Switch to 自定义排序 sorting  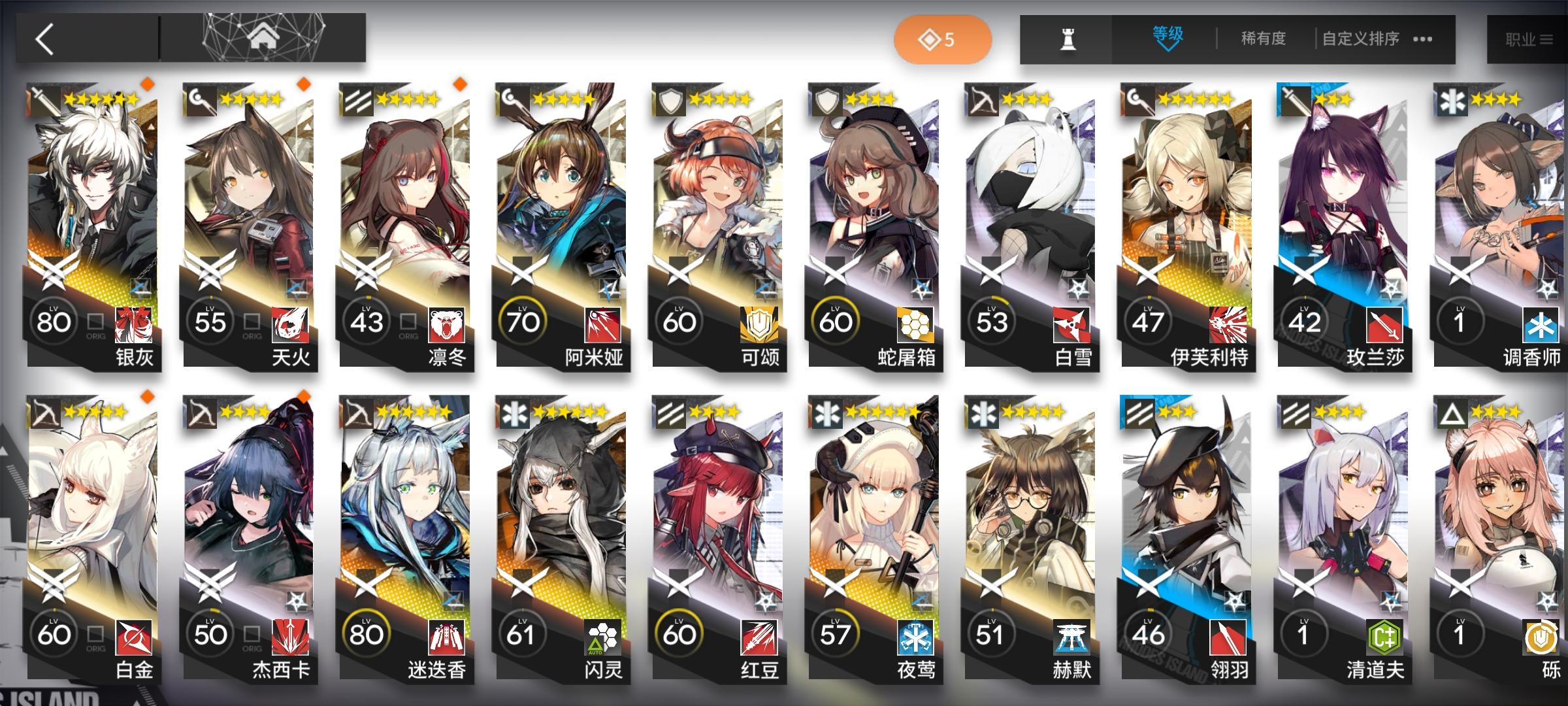1354,39
